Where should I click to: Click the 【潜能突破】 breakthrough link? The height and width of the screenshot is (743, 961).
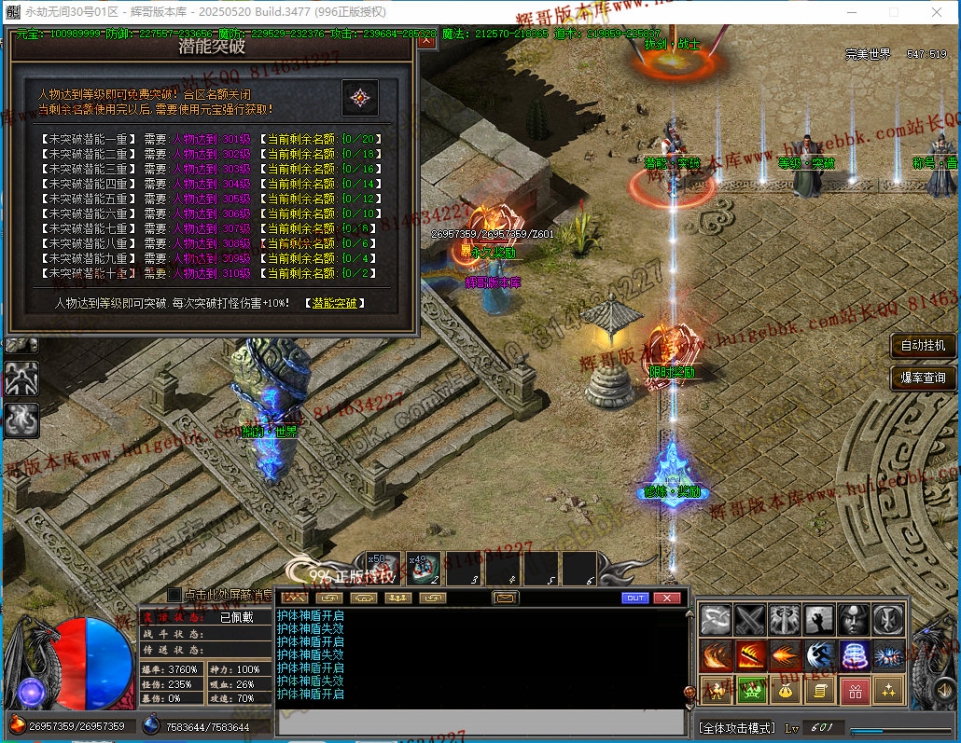(x=335, y=303)
